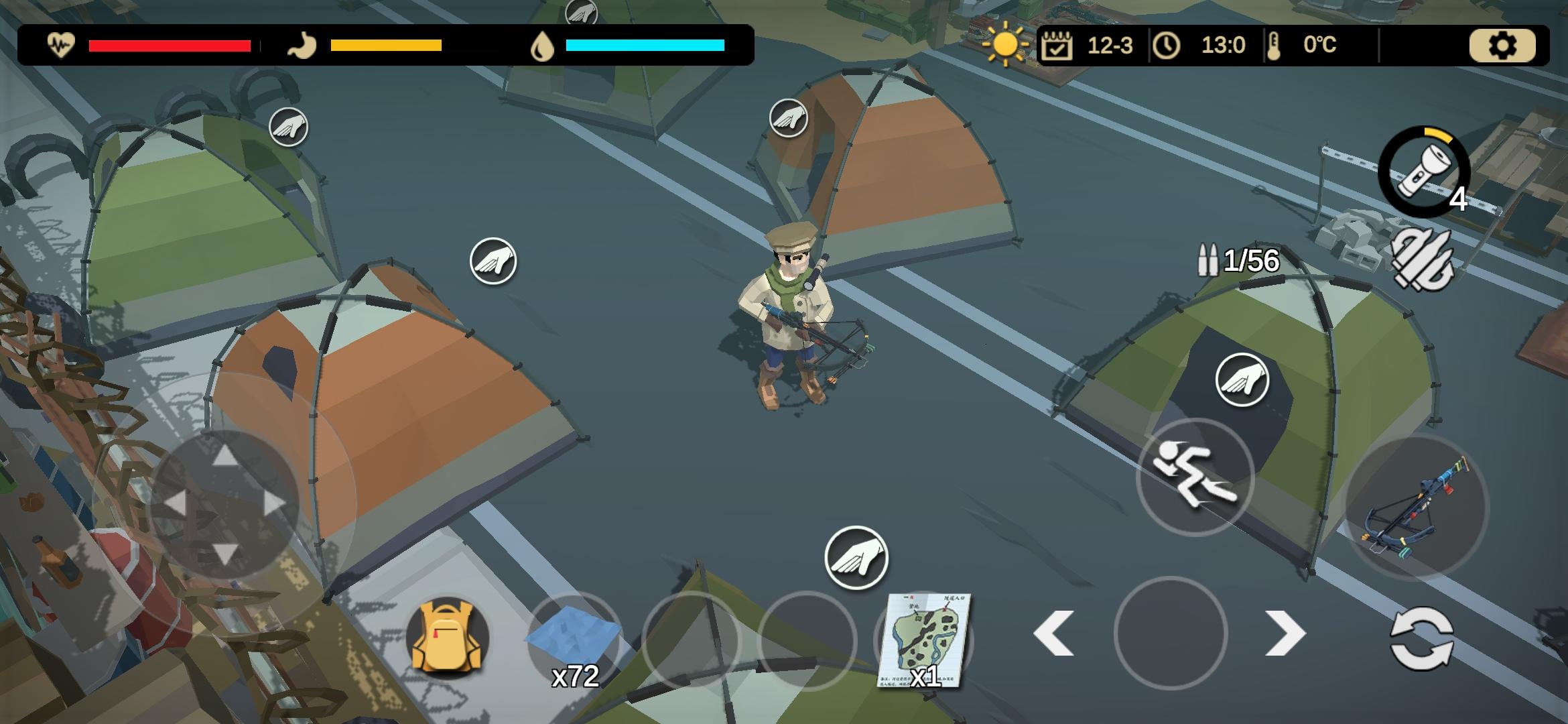Viewport: 1568px width, 724px height.
Task: Open the island map item
Action: coord(924,640)
